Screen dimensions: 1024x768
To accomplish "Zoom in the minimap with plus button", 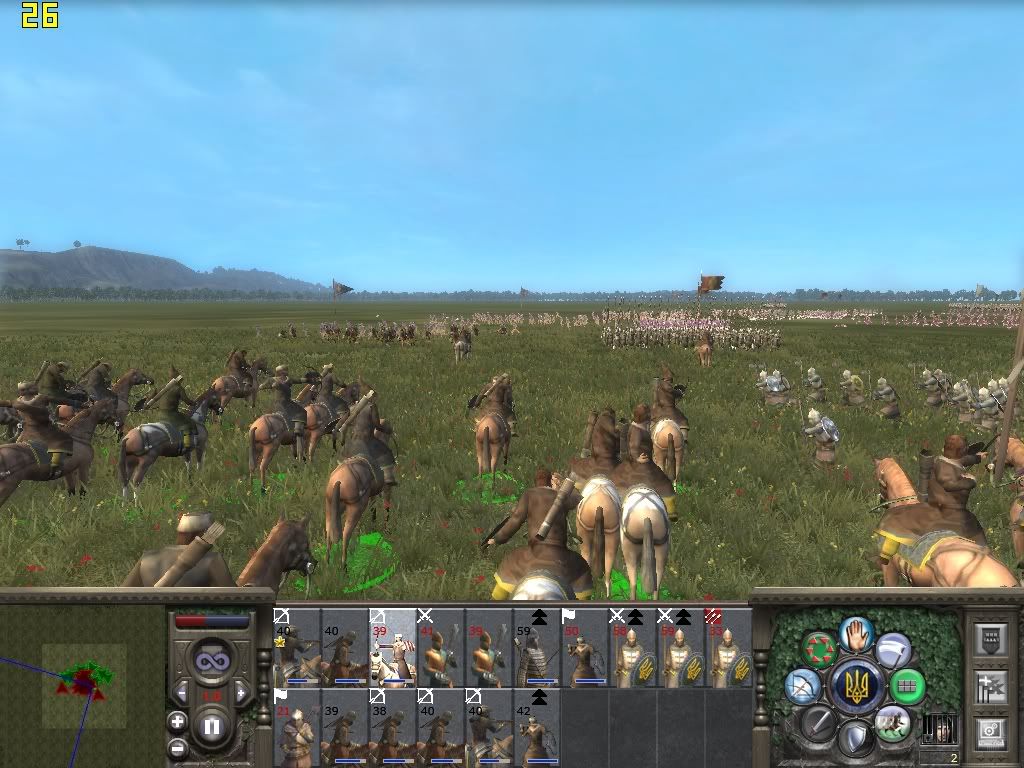I will pyautogui.click(x=177, y=721).
